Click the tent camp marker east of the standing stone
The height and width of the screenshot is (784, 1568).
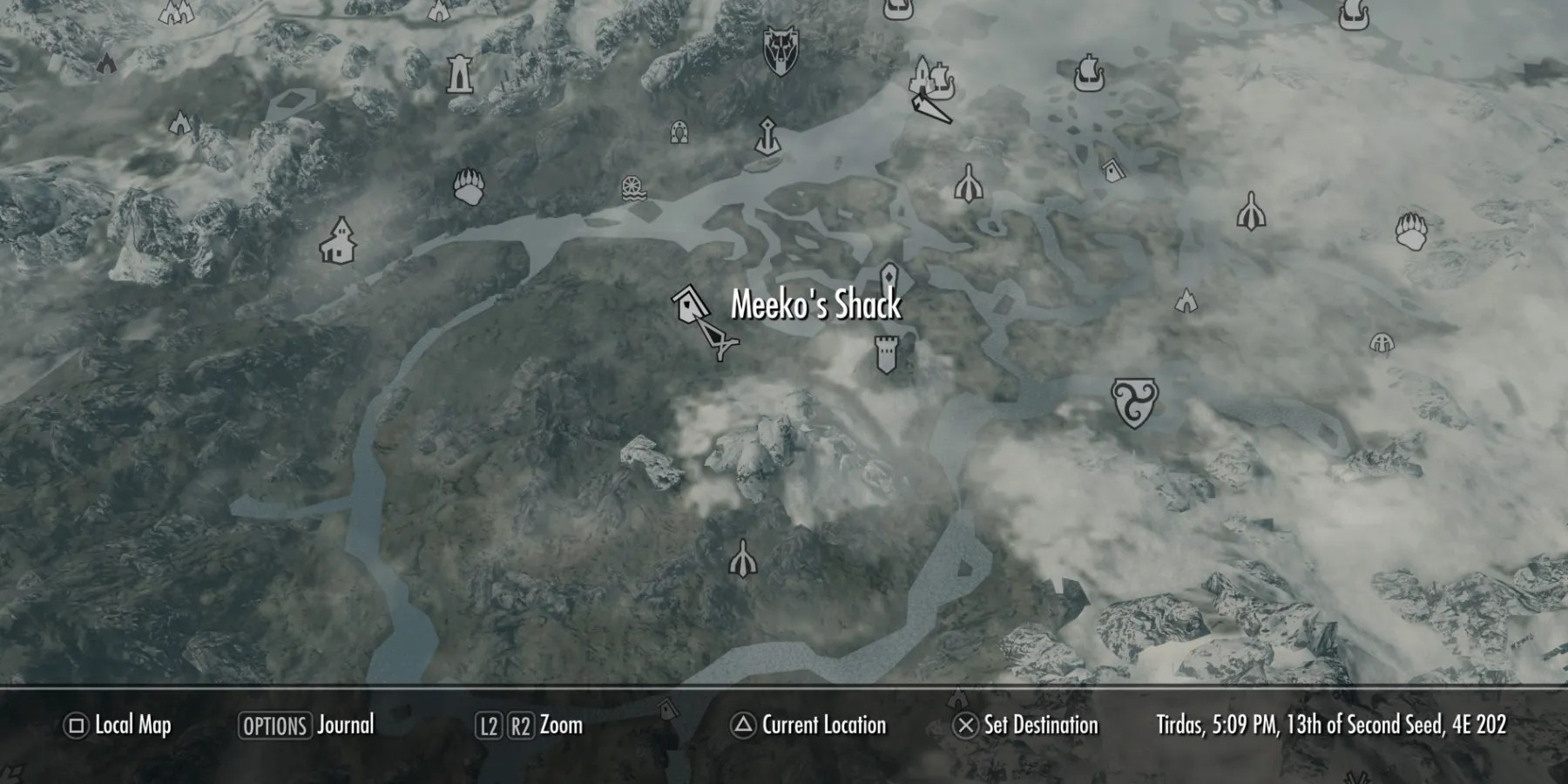pos(1186,301)
